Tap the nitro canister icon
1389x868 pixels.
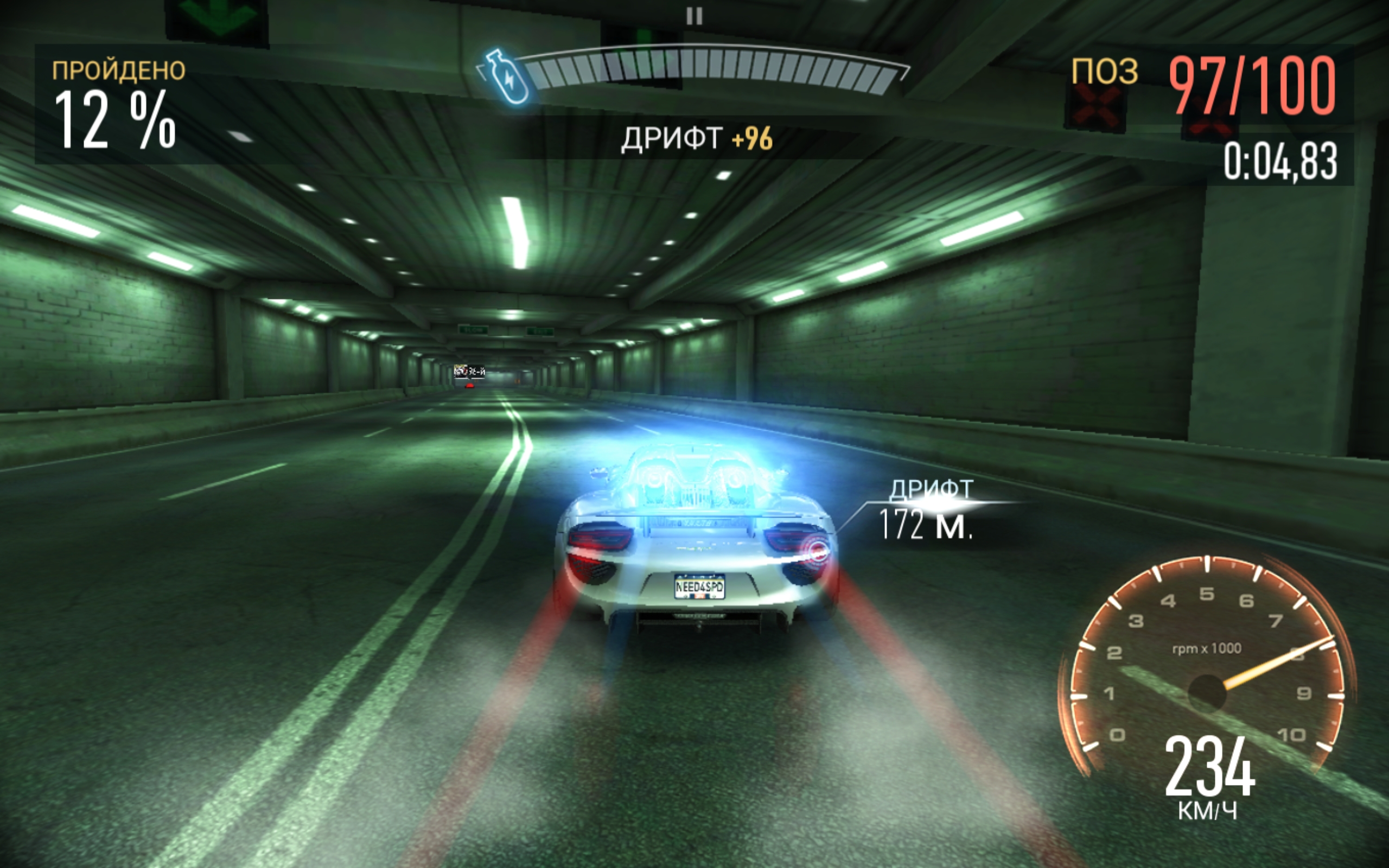(506, 78)
